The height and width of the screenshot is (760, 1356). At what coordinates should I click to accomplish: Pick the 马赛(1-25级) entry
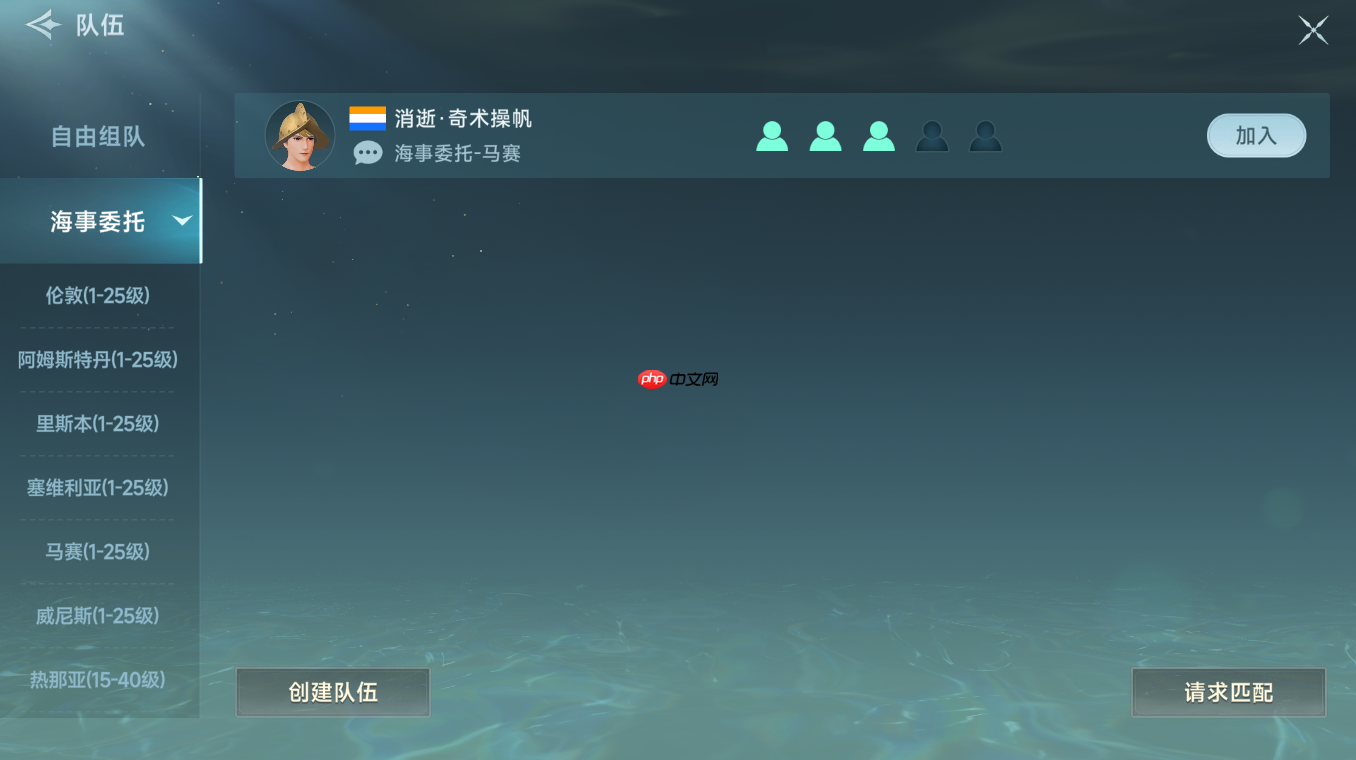(98, 552)
